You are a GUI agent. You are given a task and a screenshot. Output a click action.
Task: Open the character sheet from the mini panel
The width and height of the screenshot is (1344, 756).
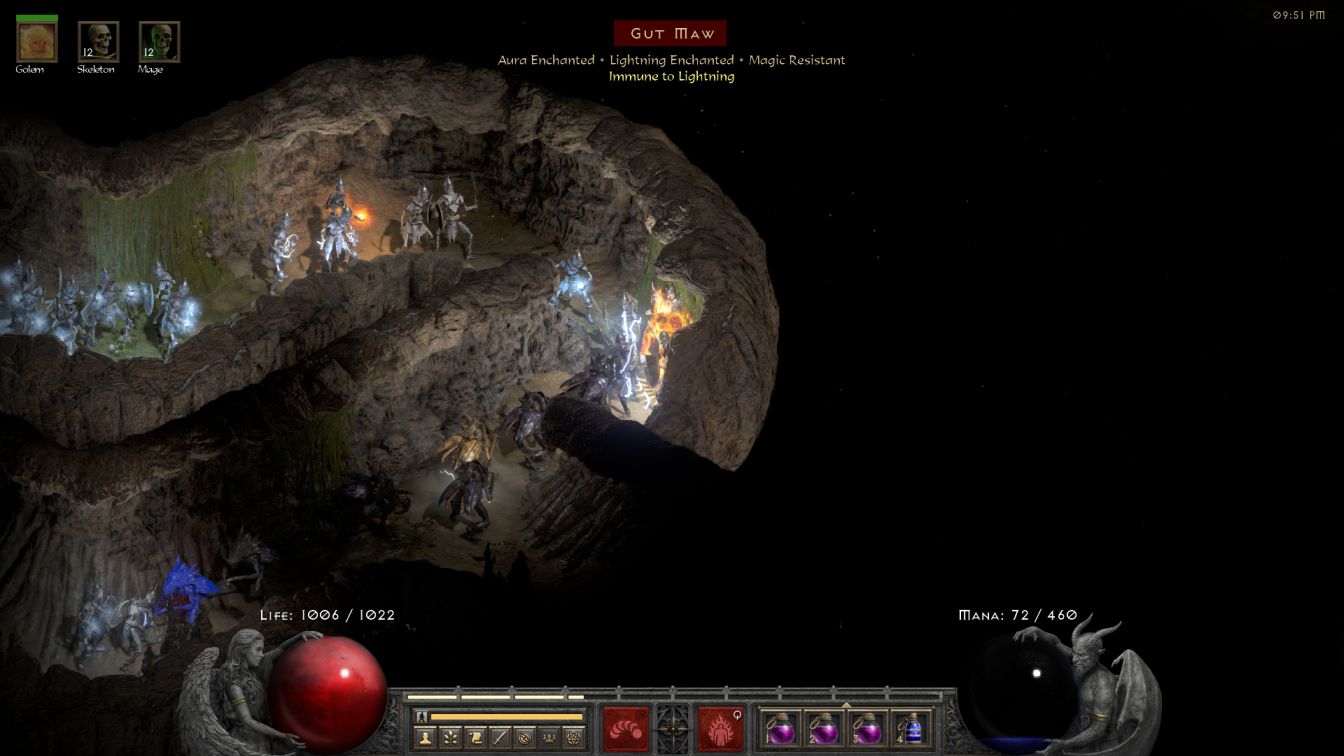click(426, 737)
